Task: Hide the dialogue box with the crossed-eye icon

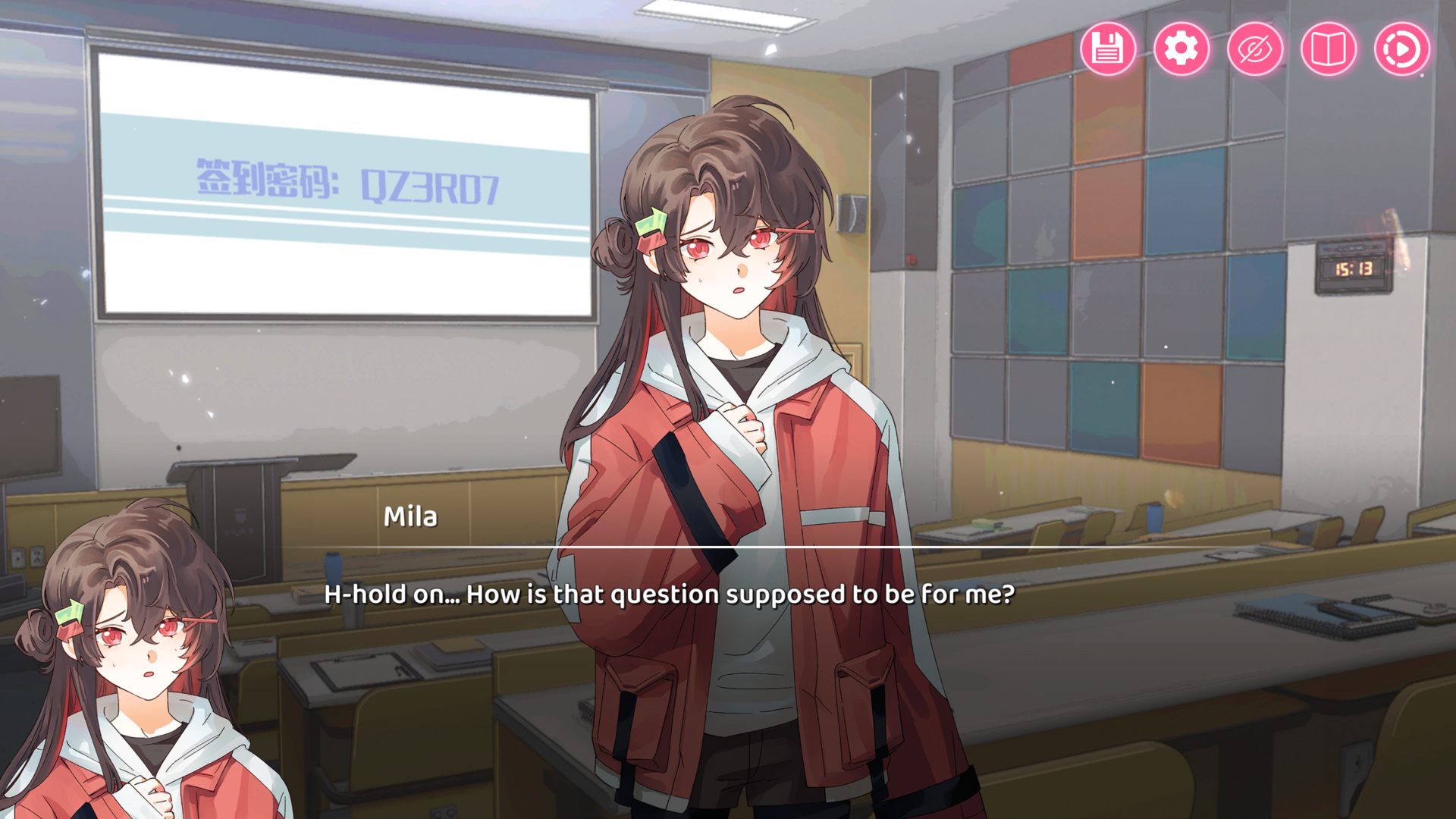Action: (1254, 49)
